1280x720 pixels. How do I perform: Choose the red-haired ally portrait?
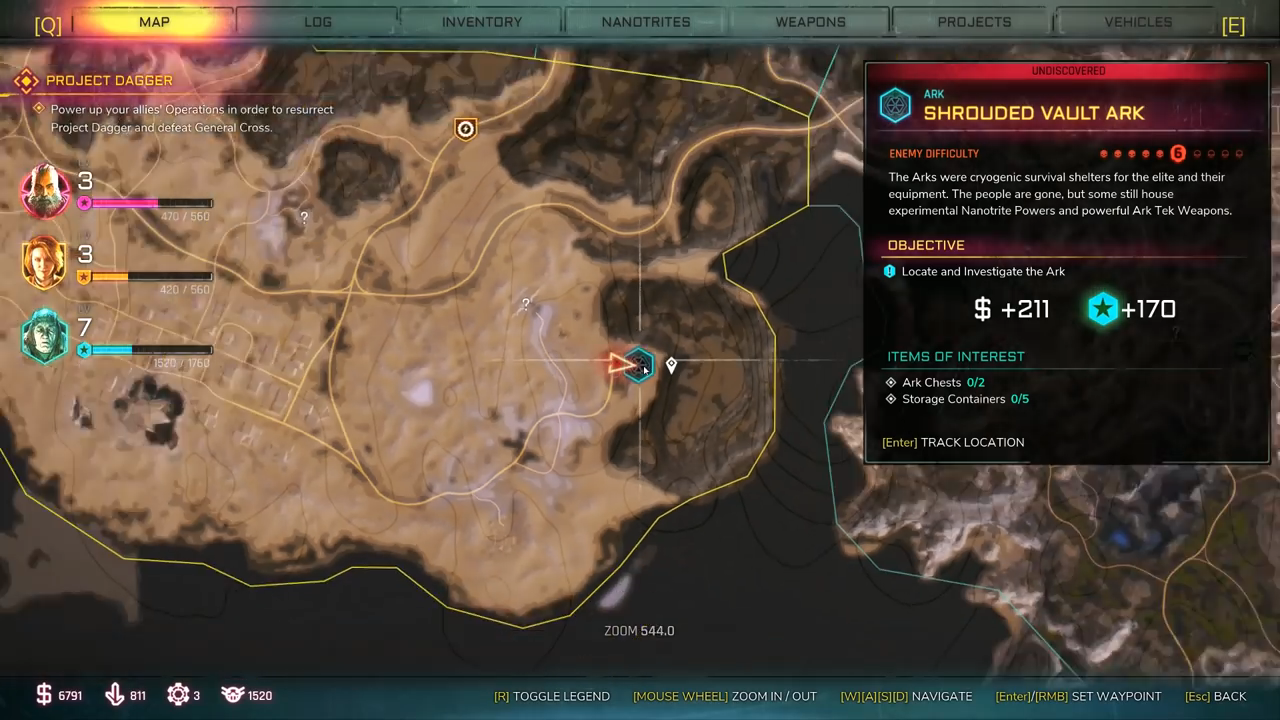coord(45,263)
